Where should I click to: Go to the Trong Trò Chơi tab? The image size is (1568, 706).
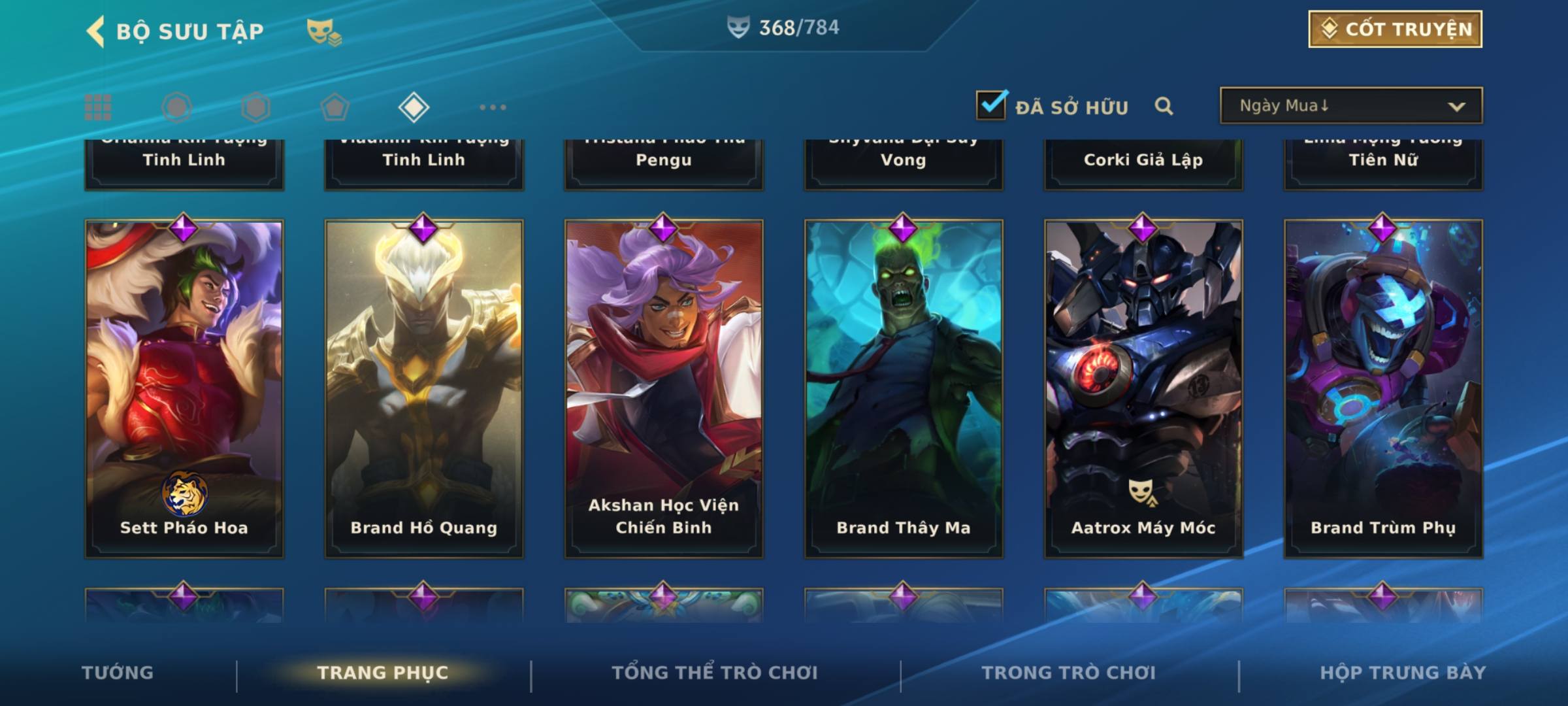coord(1069,673)
